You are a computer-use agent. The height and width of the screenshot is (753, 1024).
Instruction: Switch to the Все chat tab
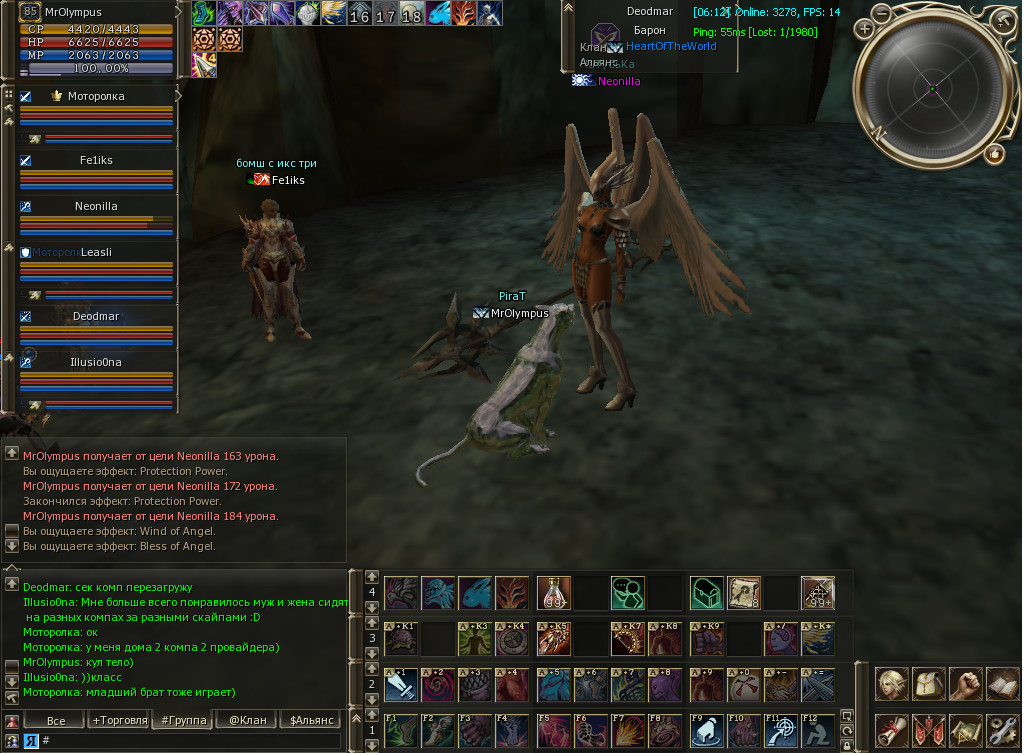[x=56, y=720]
